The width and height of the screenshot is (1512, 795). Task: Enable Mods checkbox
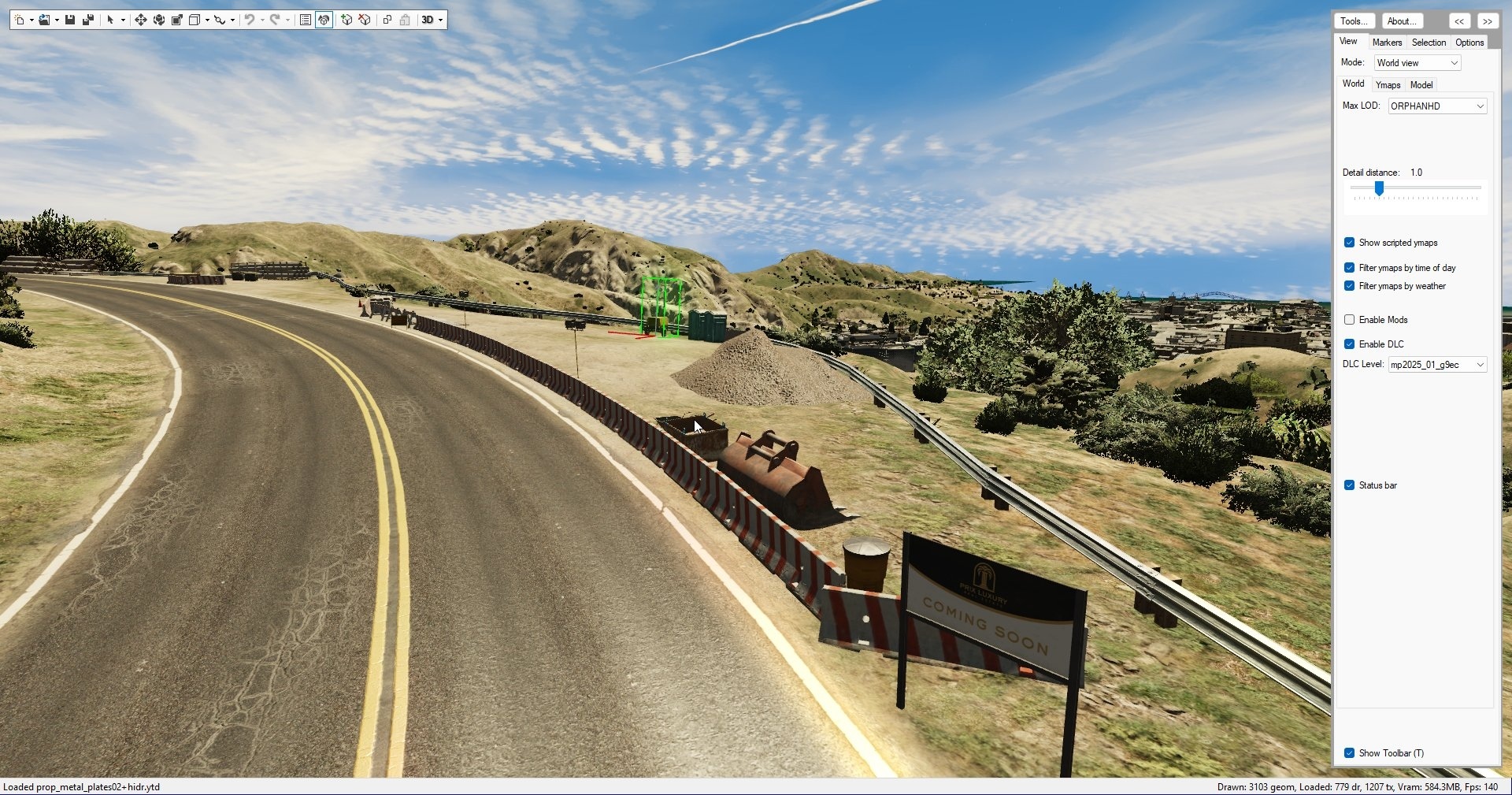pos(1350,320)
